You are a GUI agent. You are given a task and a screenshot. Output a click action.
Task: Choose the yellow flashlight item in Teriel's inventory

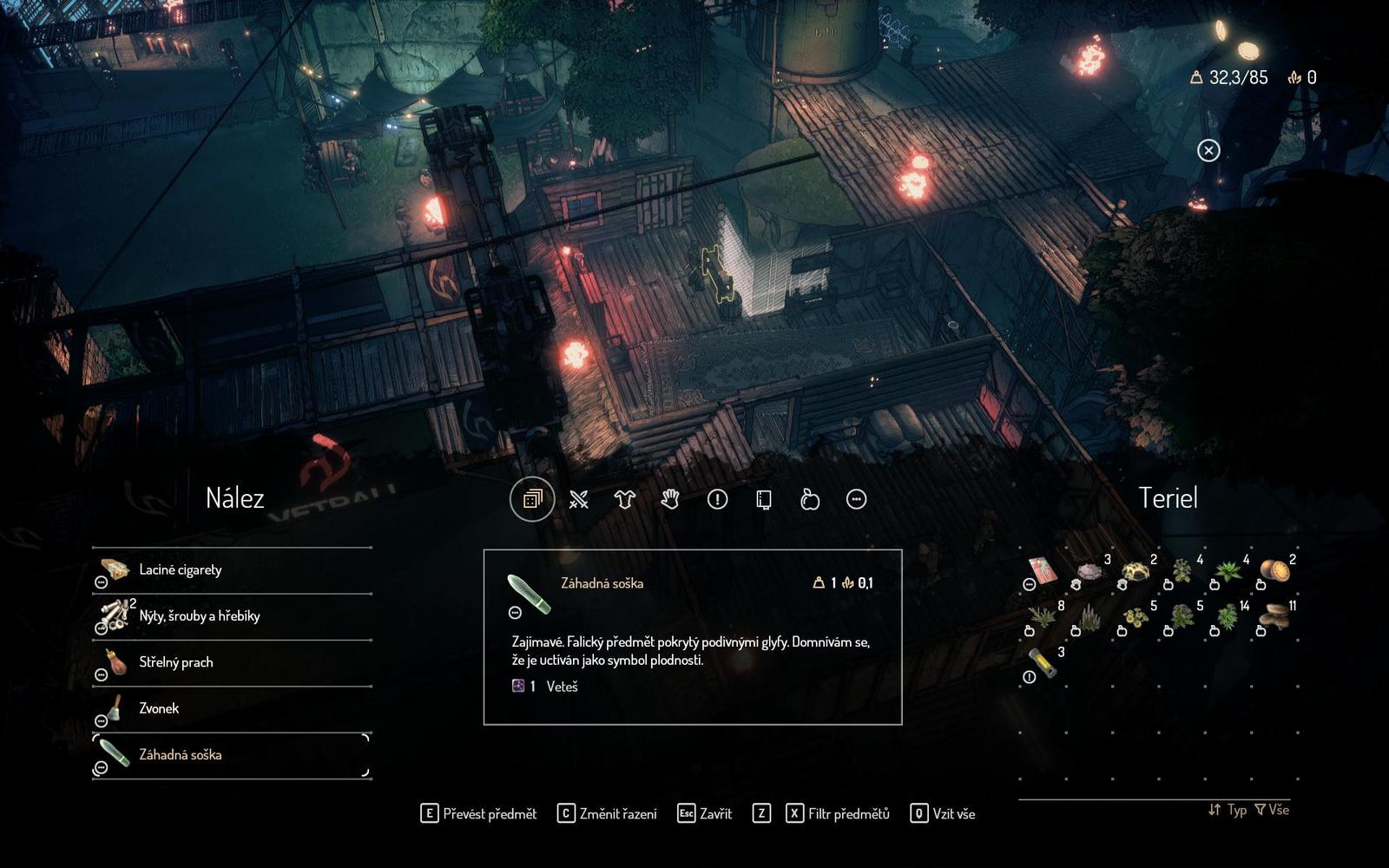pos(1043,664)
